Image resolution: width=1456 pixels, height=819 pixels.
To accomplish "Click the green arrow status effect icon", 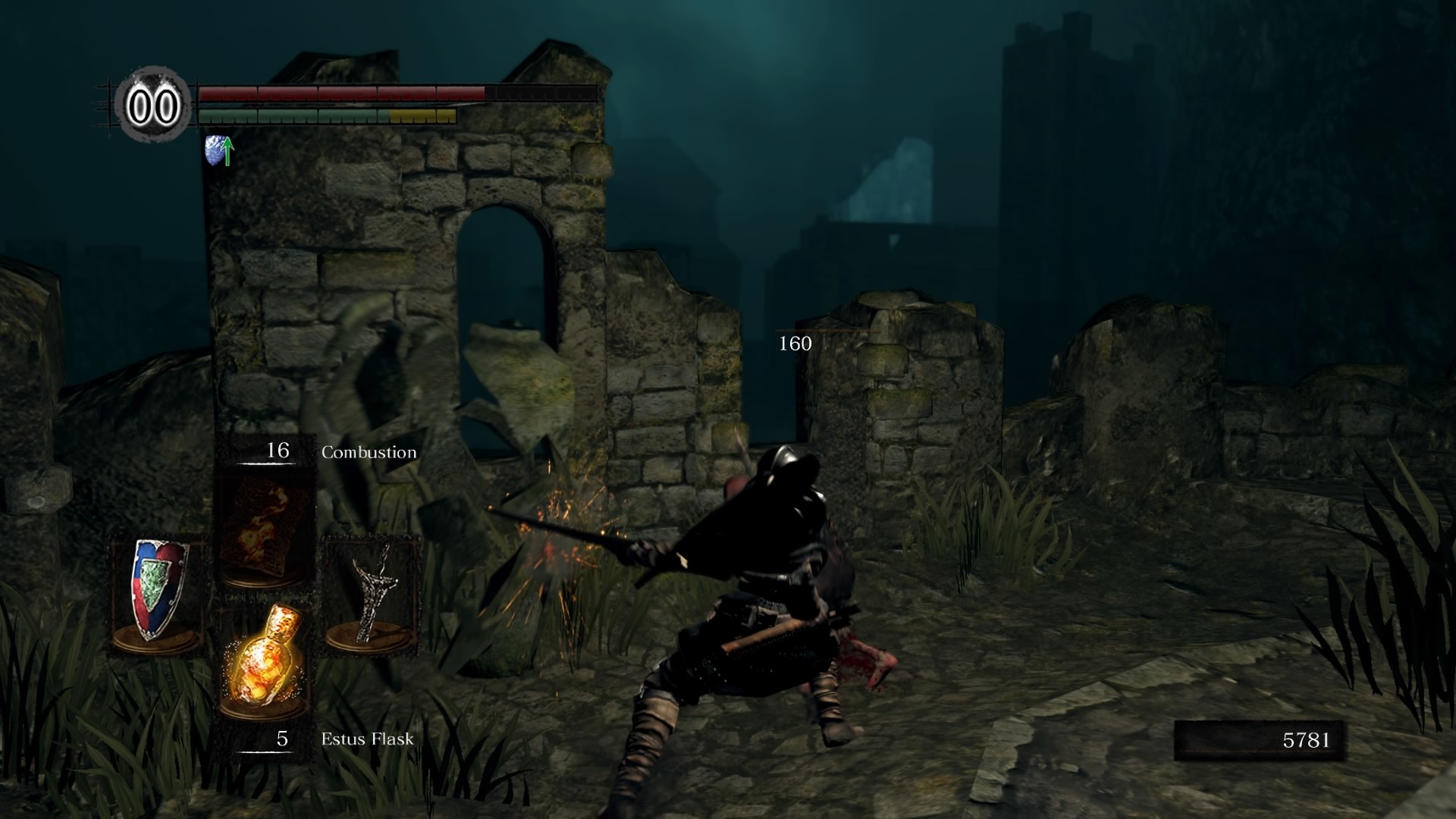I will point(227,150).
